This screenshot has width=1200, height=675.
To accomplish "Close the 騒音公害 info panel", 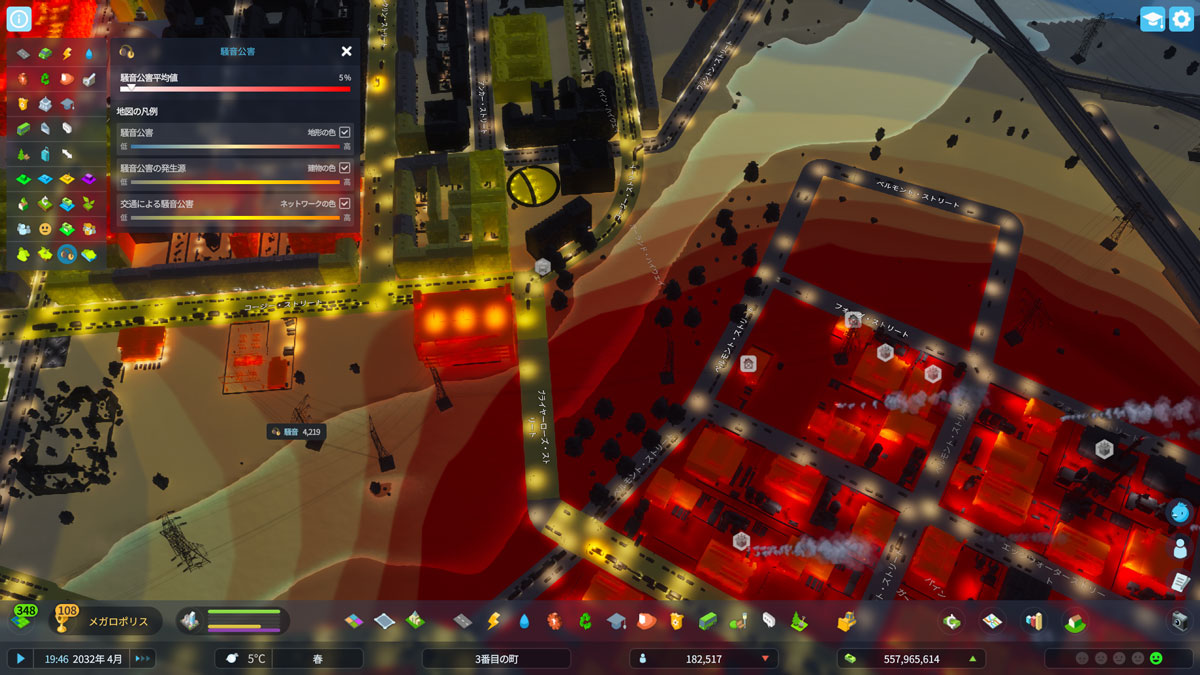I will point(346,51).
